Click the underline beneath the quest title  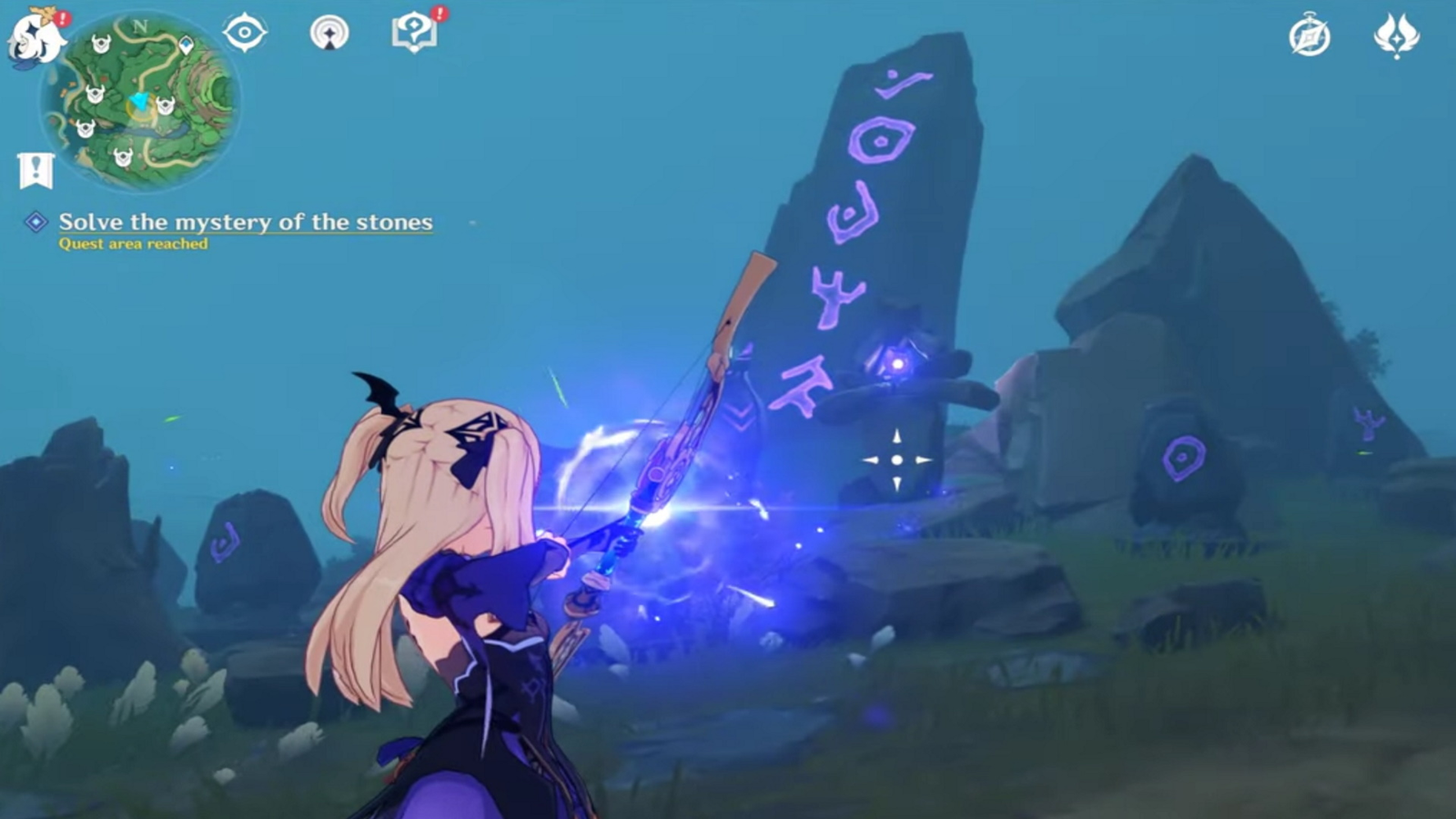tap(246, 234)
